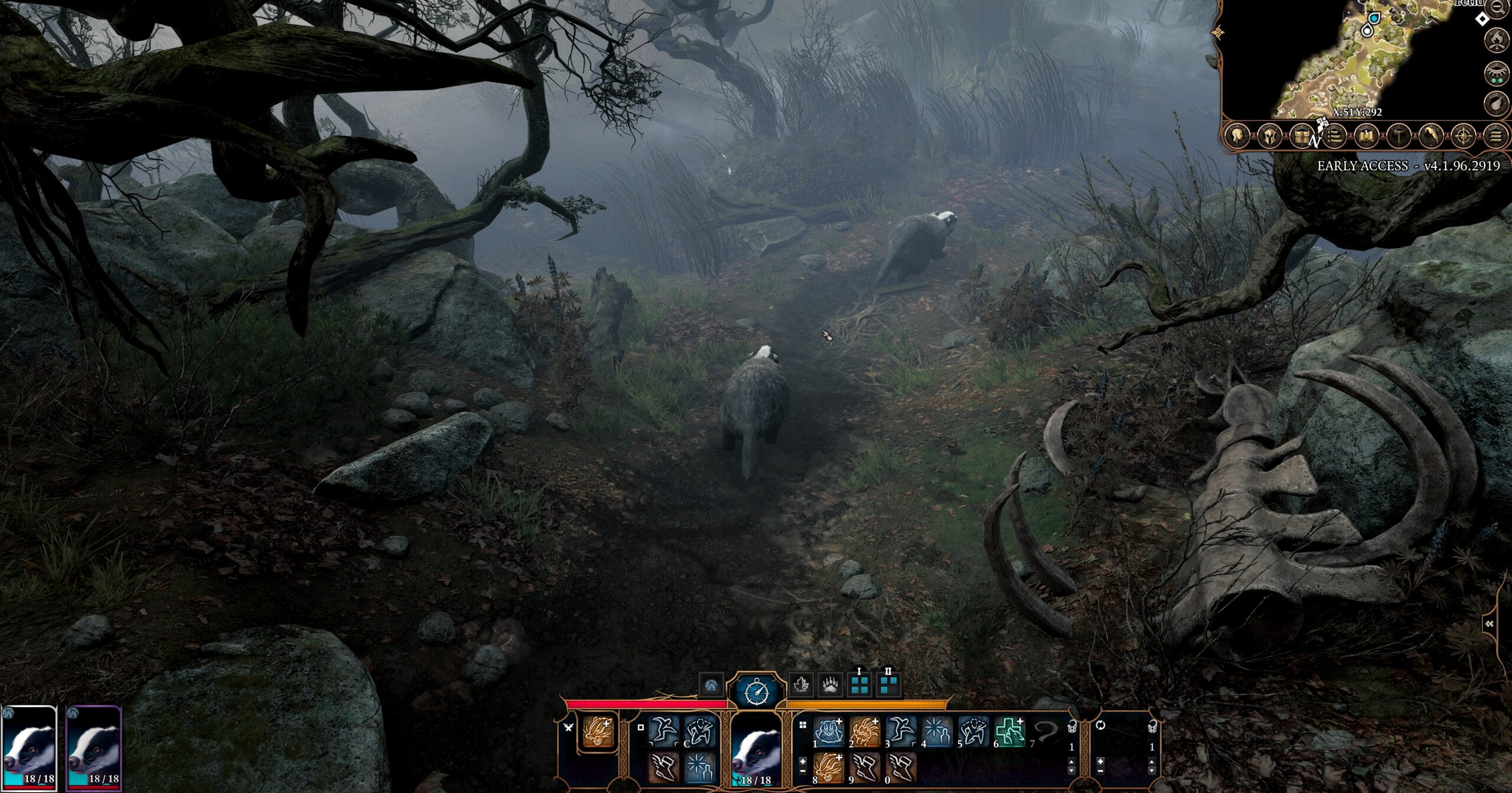Viewport: 1512px width, 793px height.
Task: Open the main menu with the three-lines button
Action: pos(1495,137)
